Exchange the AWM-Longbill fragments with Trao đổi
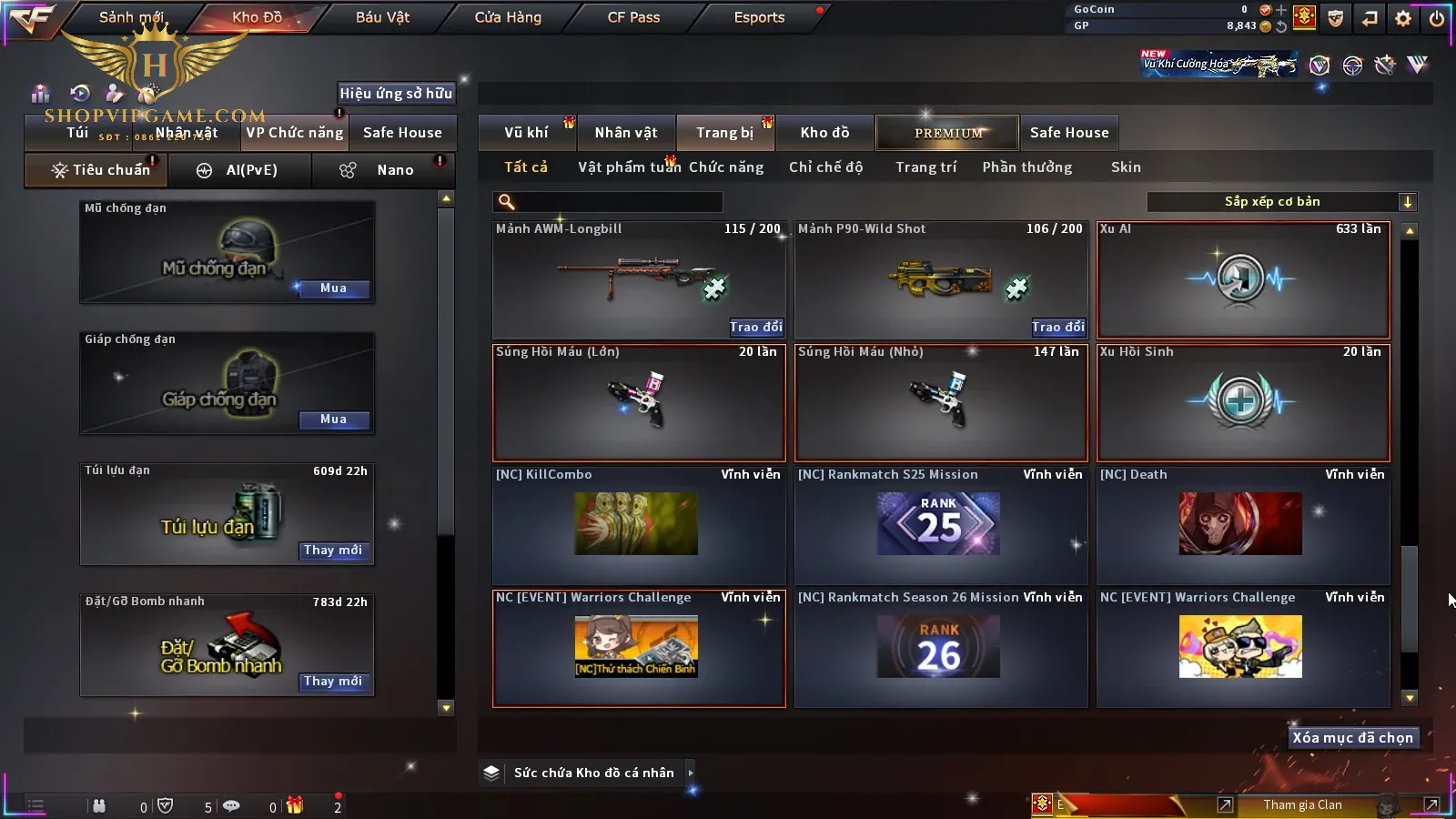Screen dimensions: 1456x819 (x=755, y=327)
